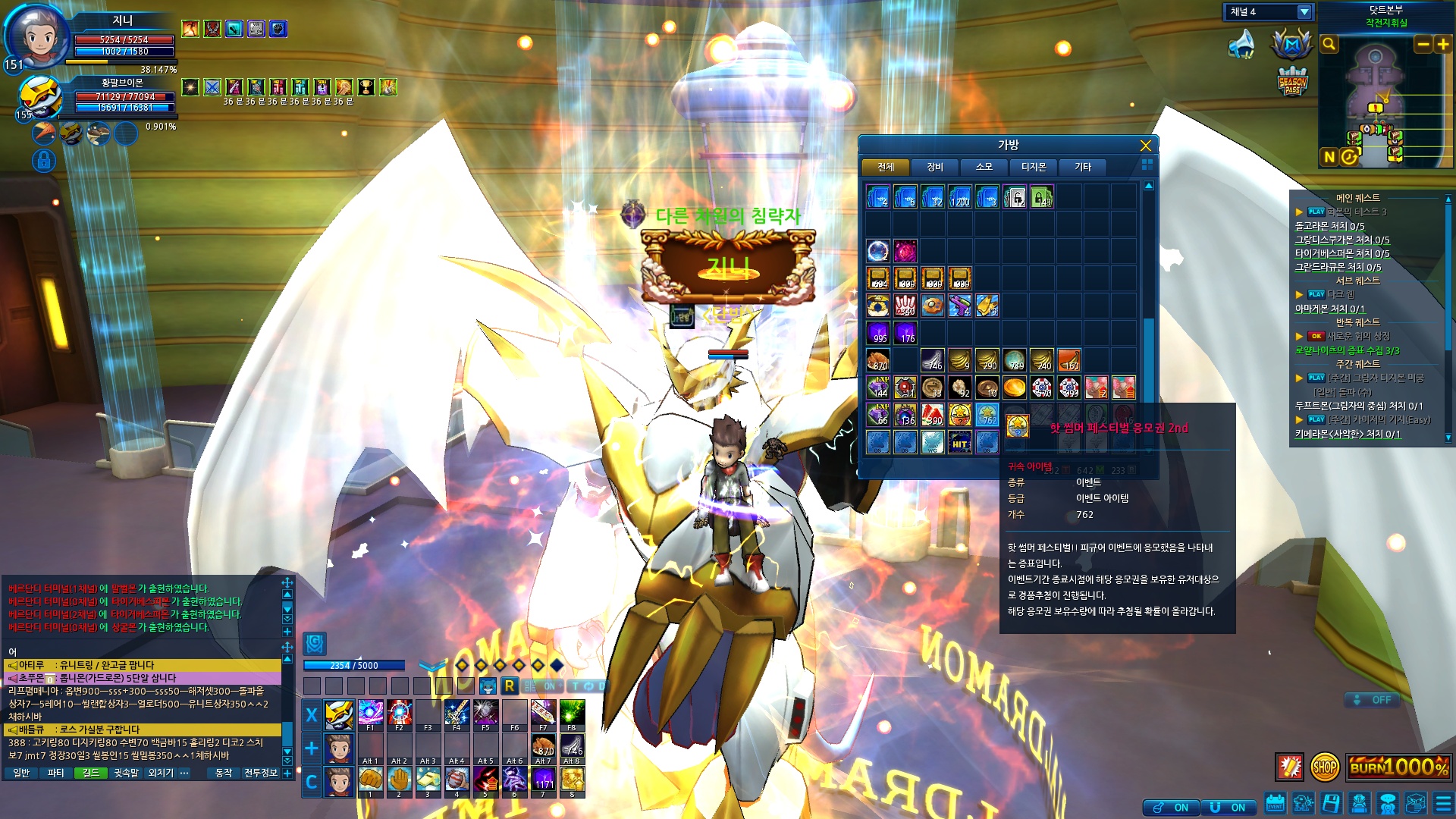Open the 전투정보 chat tab

click(x=260, y=773)
